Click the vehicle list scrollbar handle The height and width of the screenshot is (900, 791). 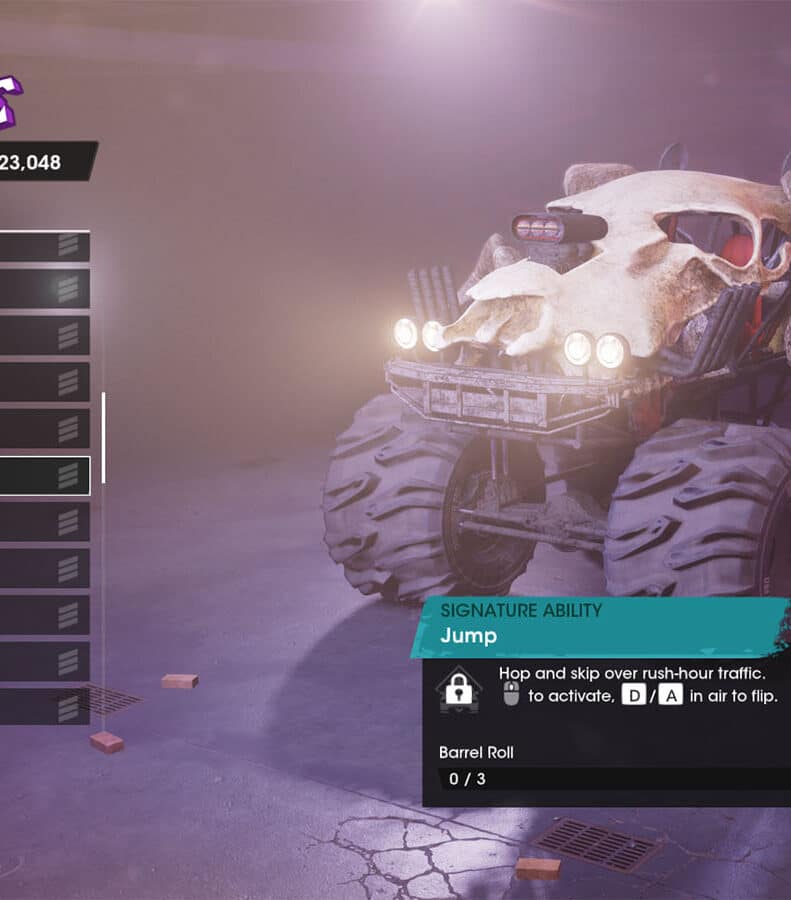tap(103, 437)
